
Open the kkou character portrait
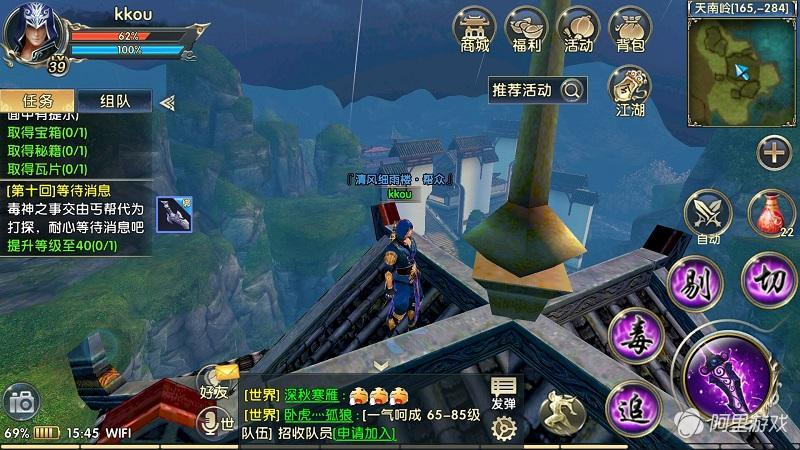(32, 34)
